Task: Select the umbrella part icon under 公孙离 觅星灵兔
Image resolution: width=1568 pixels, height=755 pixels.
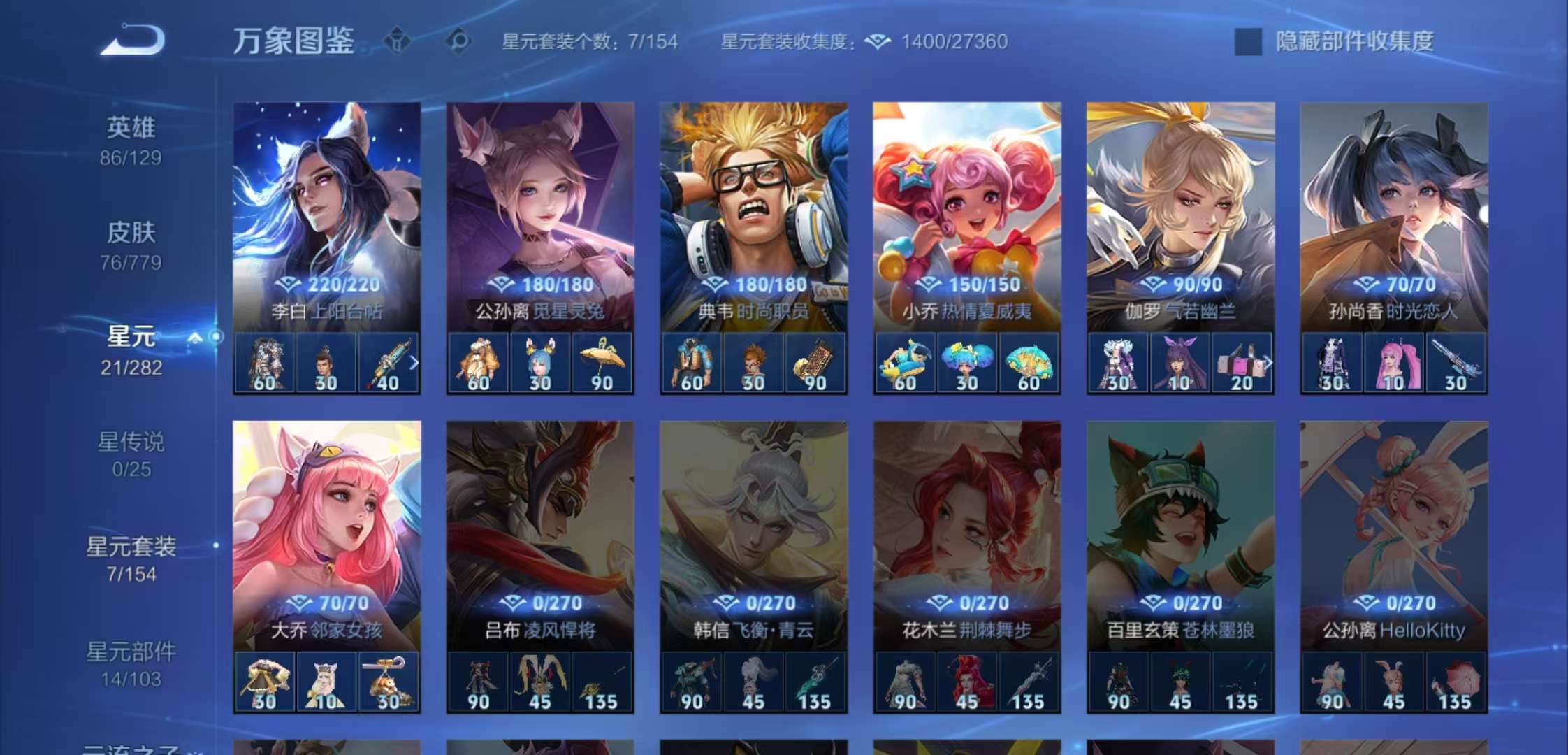Action: (602, 362)
